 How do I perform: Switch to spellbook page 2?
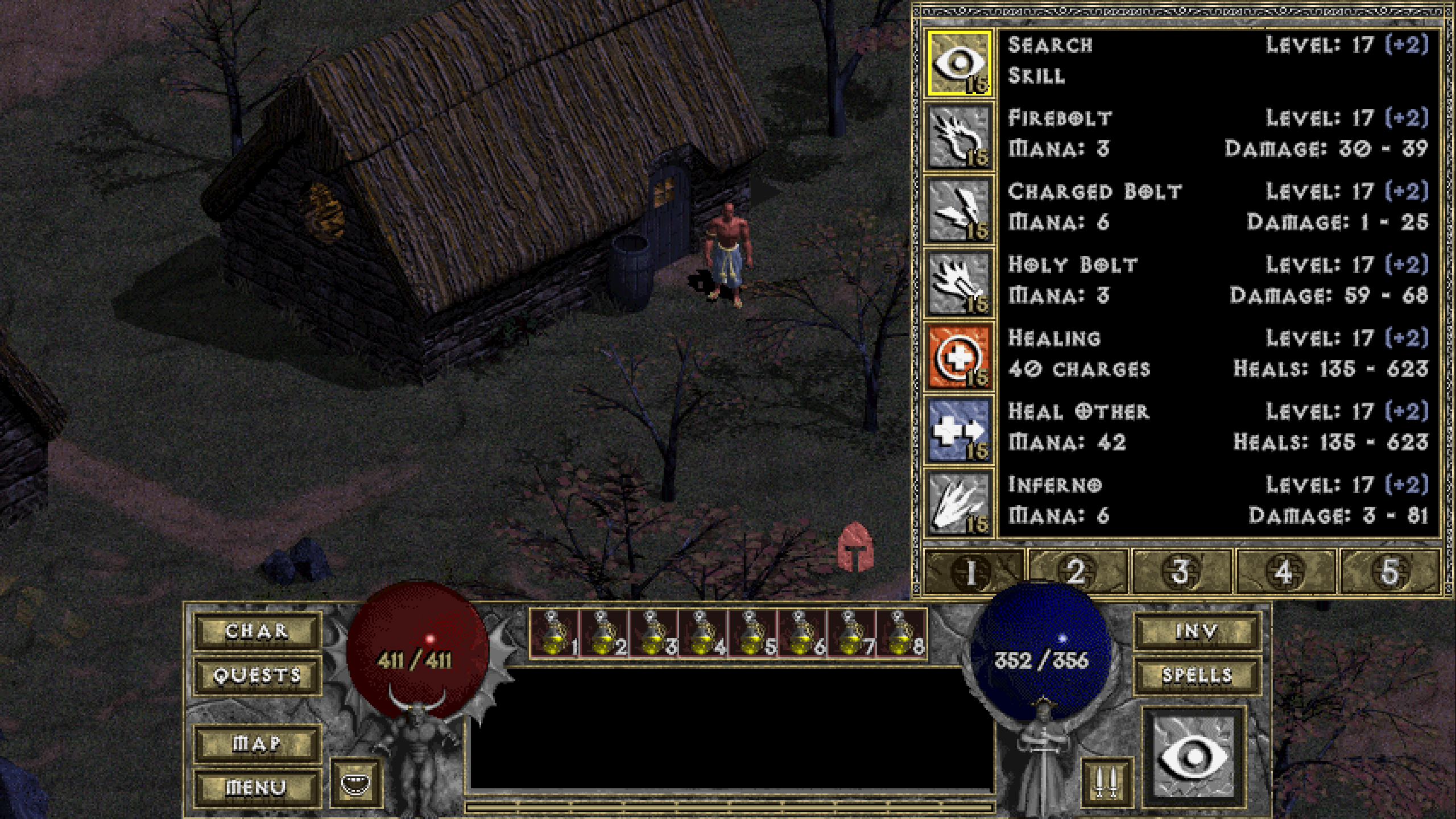tap(1077, 572)
